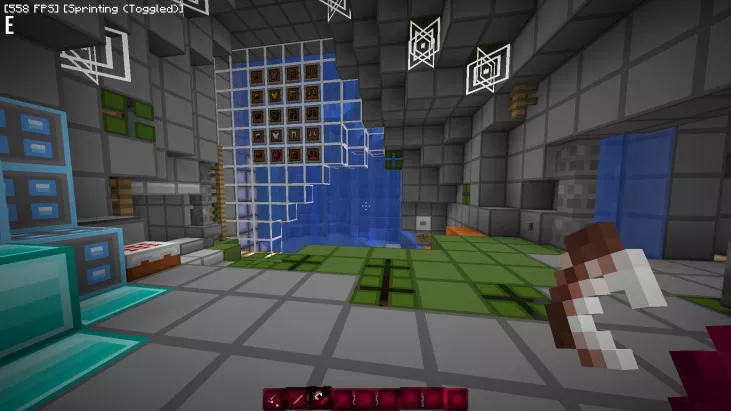
Task: Select the highlighted flint and steel hotbar slot
Action: coord(319,399)
